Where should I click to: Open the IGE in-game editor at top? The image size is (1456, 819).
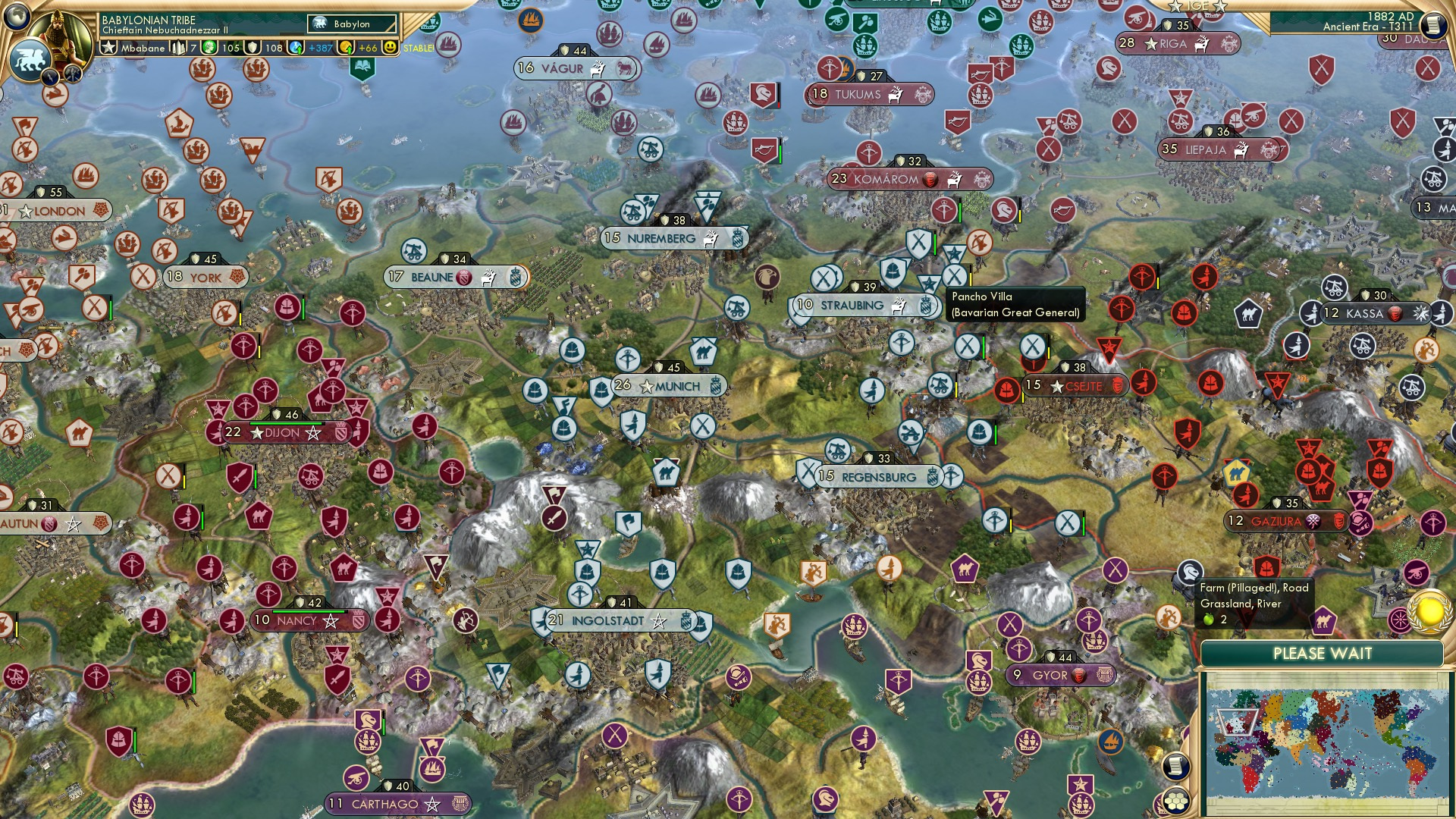tap(1198, 6)
